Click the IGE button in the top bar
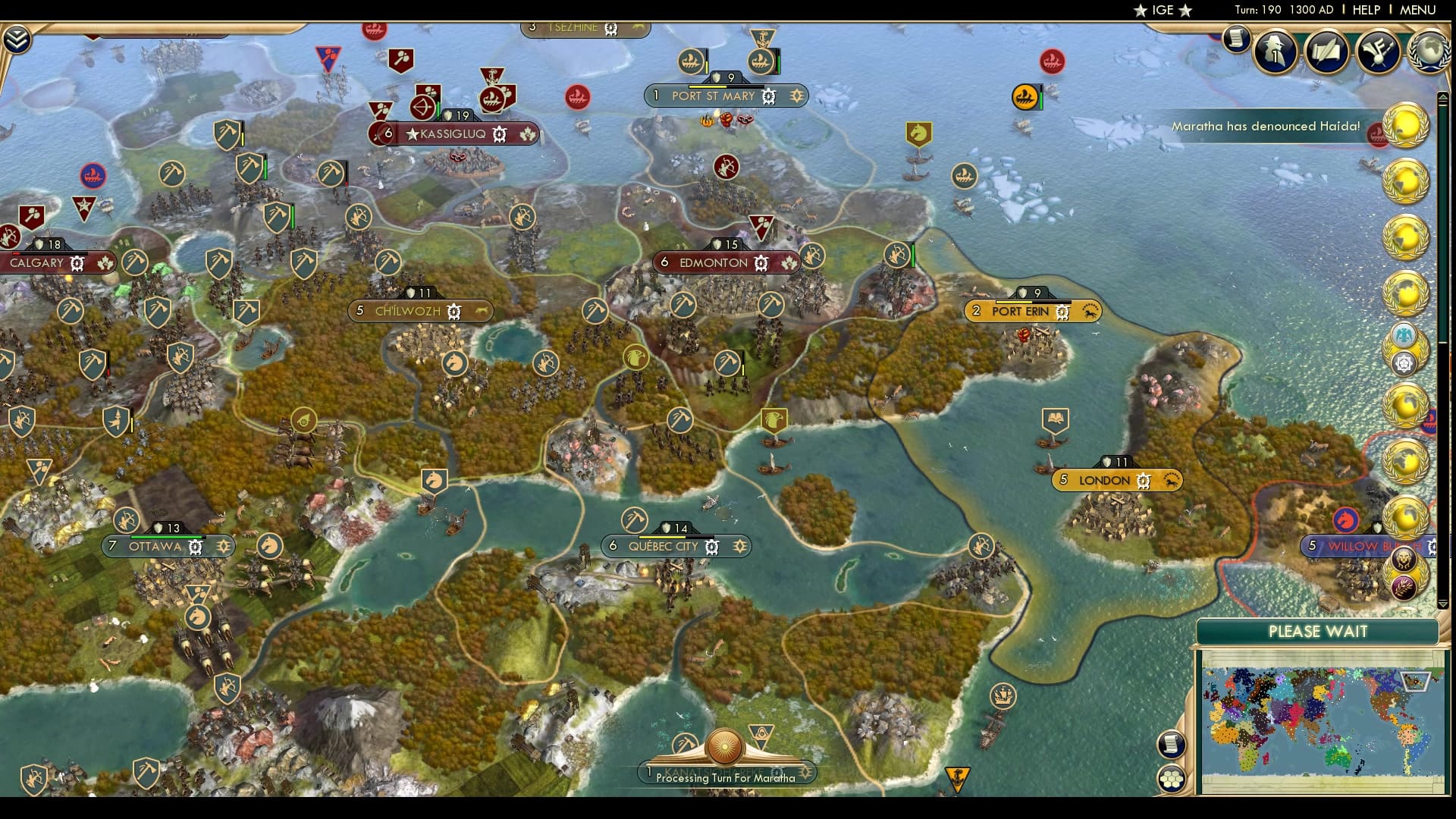The image size is (1456, 819). point(1163,11)
